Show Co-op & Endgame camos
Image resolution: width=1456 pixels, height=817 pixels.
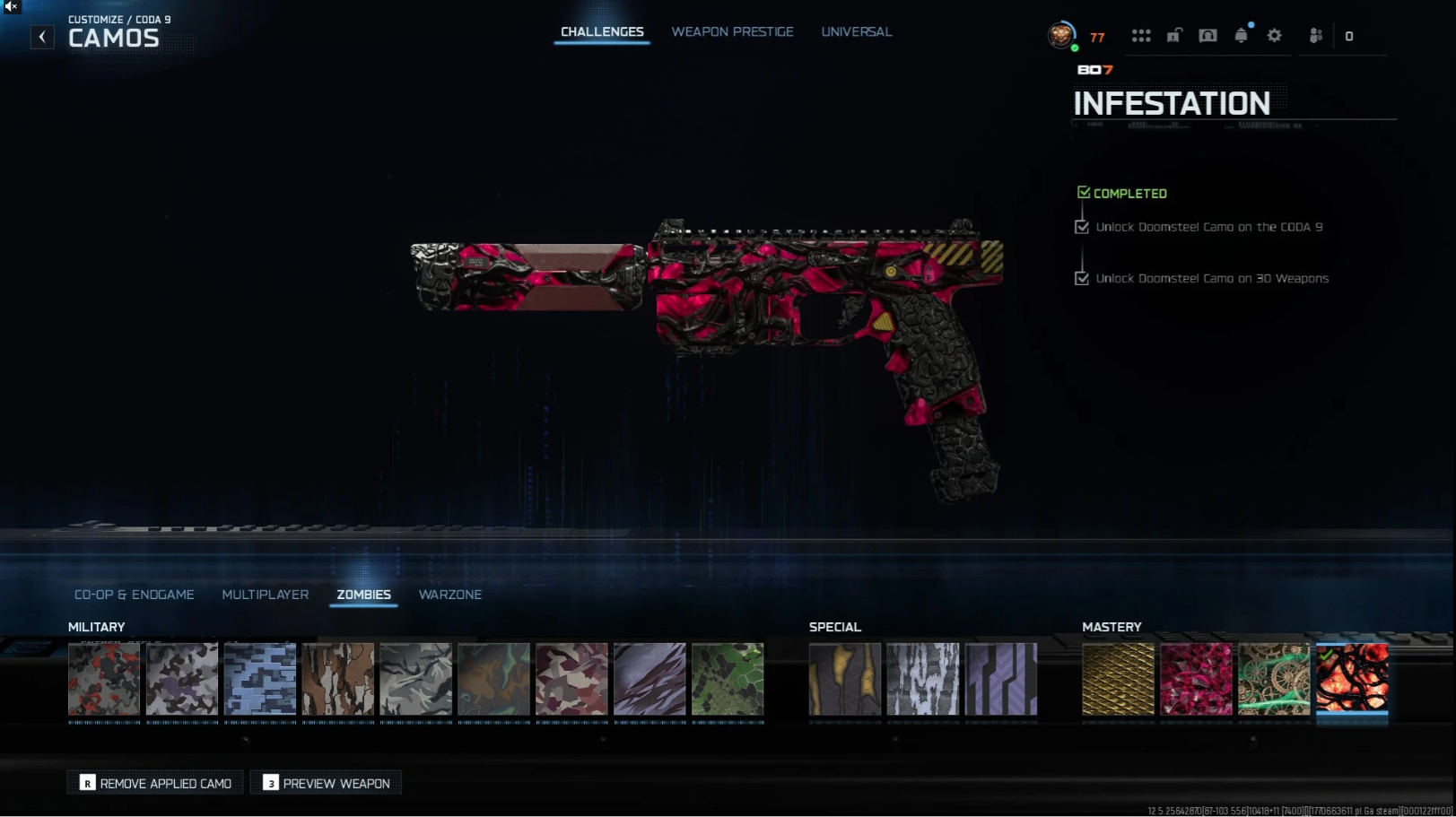click(134, 595)
